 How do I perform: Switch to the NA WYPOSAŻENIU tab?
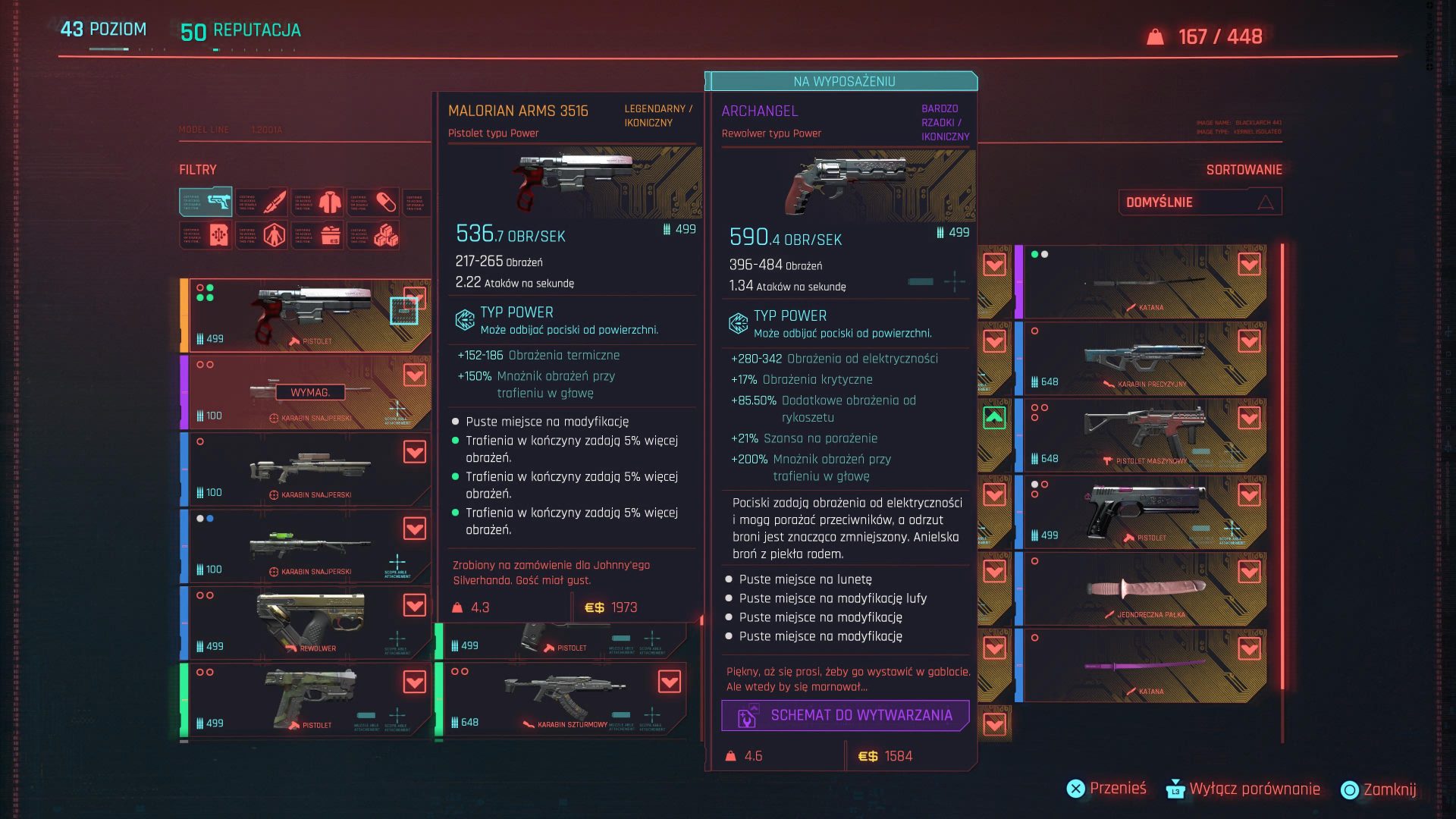(x=843, y=82)
